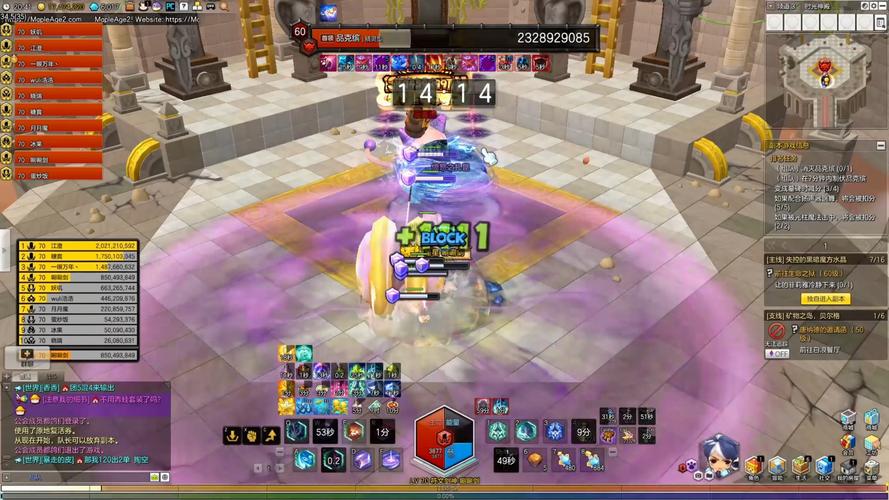Click the yellow enter-dungeon-solo quest button

tap(826, 298)
